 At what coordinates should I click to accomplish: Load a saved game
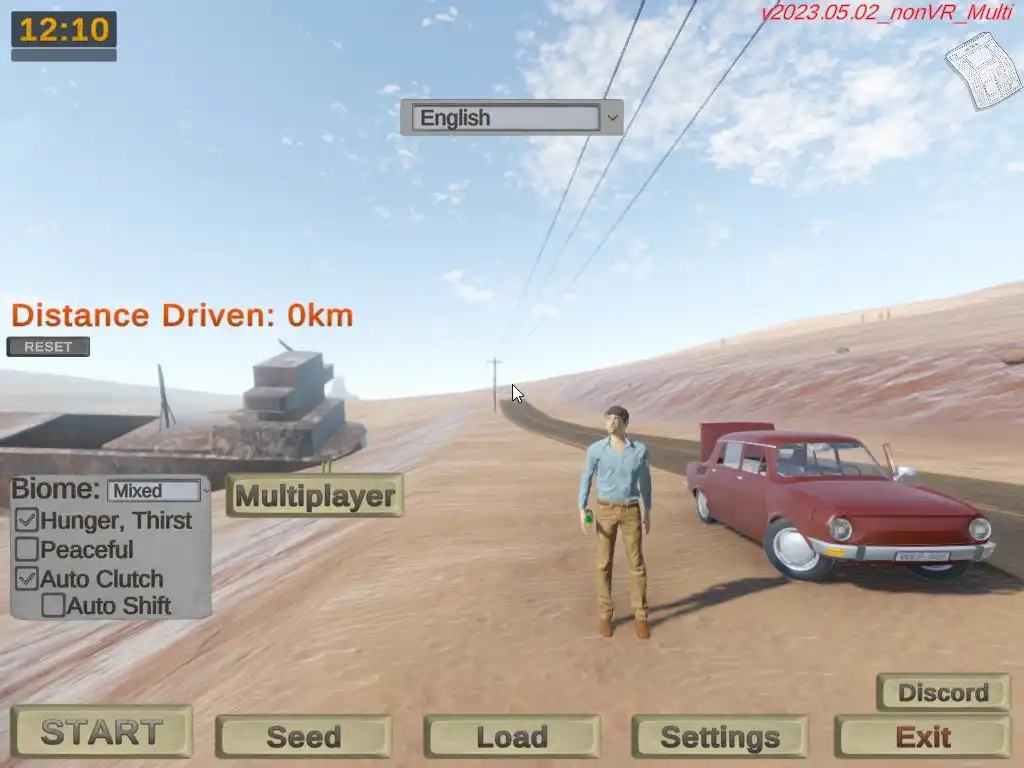[511, 737]
